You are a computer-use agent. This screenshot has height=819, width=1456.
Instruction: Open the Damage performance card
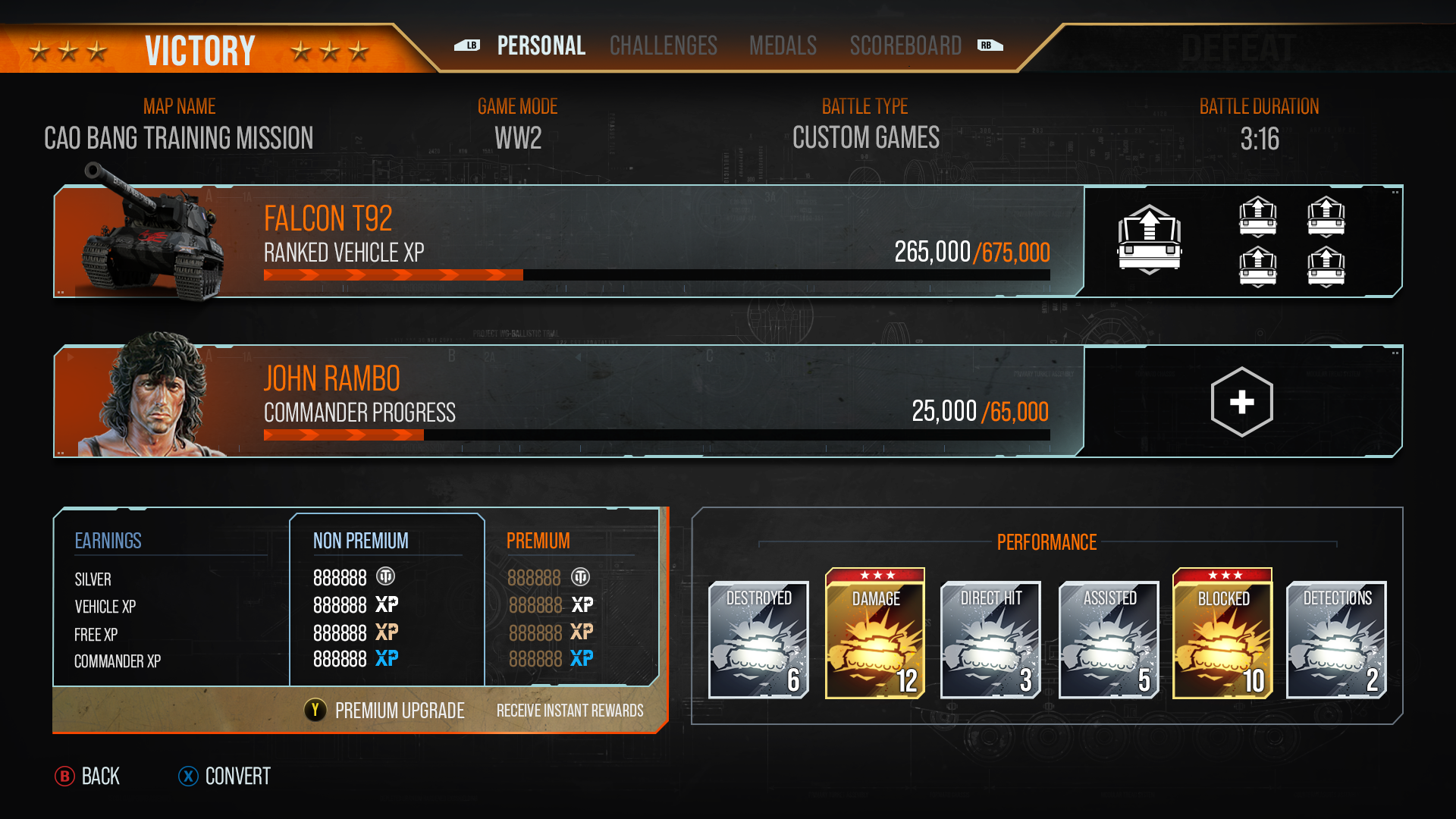pyautogui.click(x=875, y=635)
